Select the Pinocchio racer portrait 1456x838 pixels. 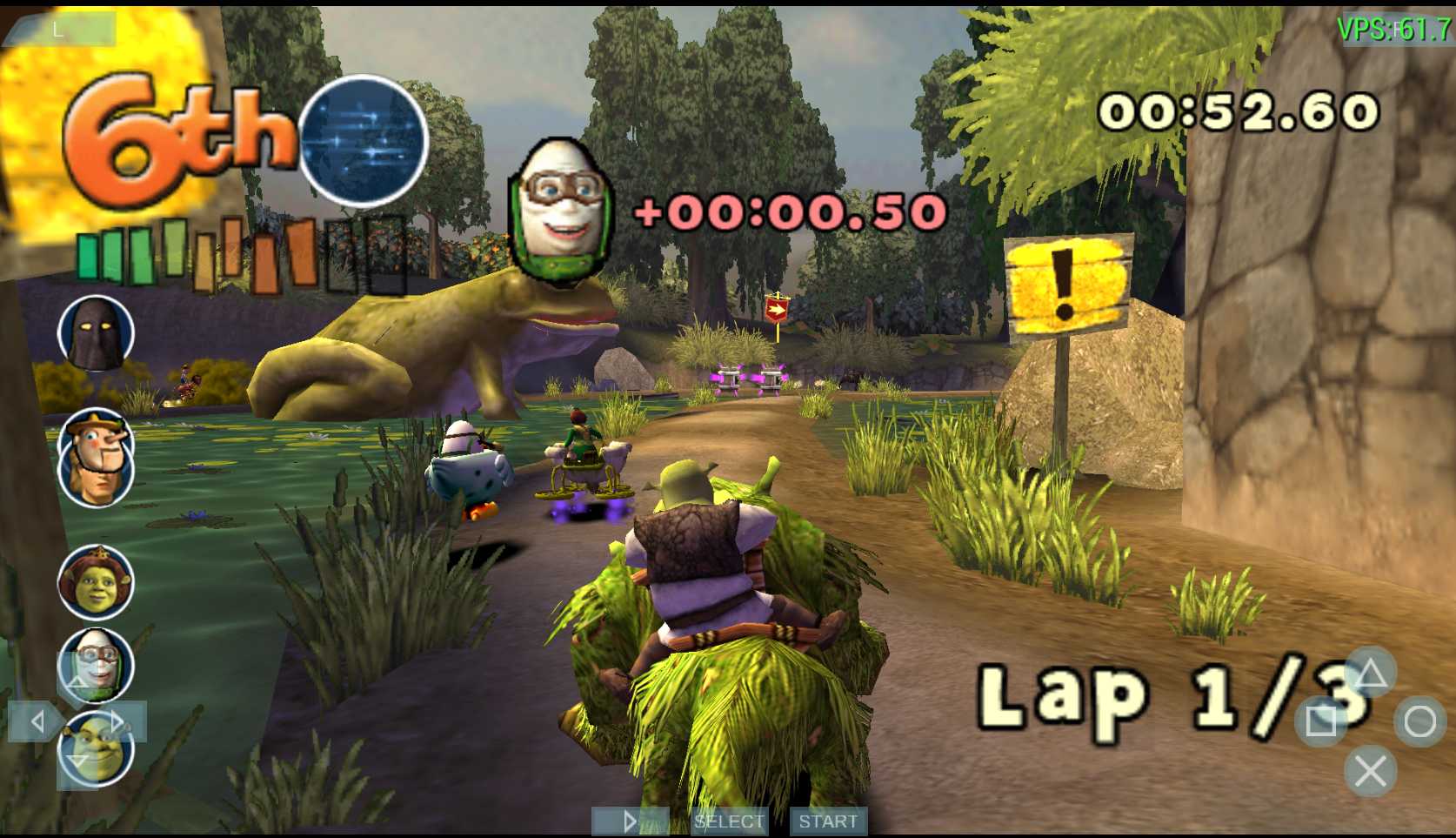[x=96, y=456]
